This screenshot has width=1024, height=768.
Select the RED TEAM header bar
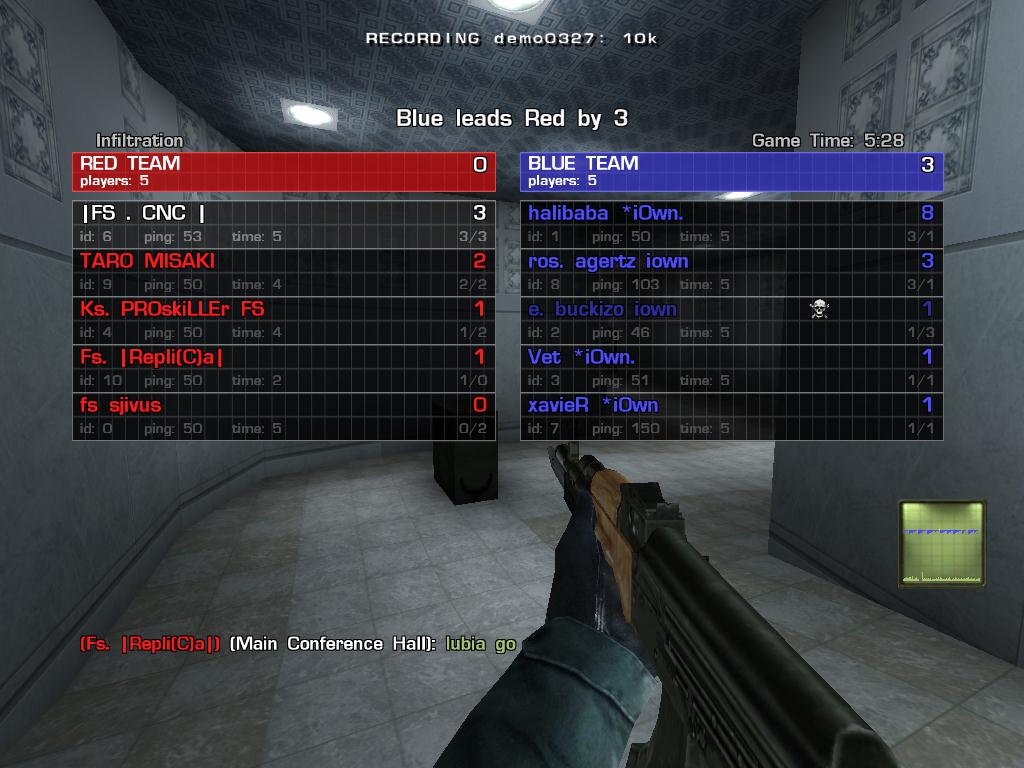coord(283,171)
